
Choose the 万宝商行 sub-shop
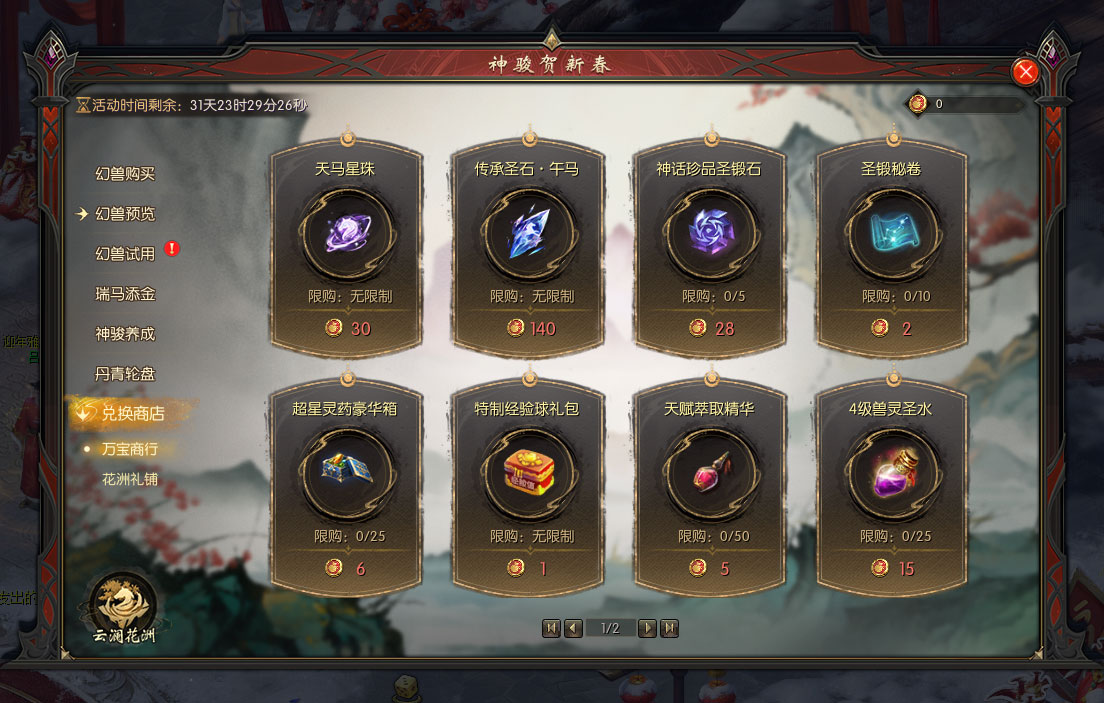[130, 449]
